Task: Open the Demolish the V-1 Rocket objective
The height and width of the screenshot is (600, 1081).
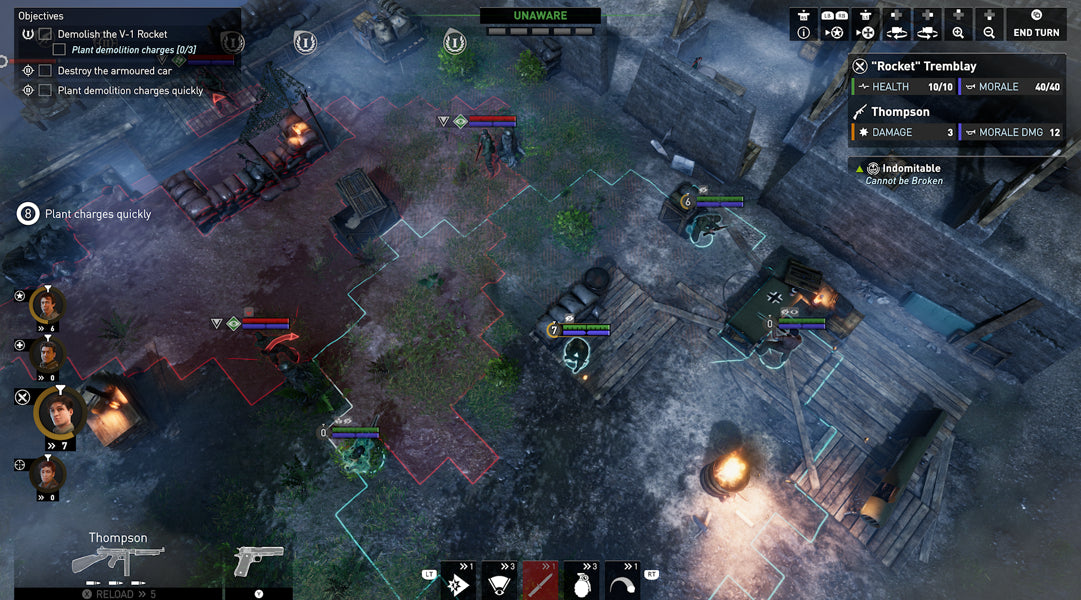Action: pos(112,34)
